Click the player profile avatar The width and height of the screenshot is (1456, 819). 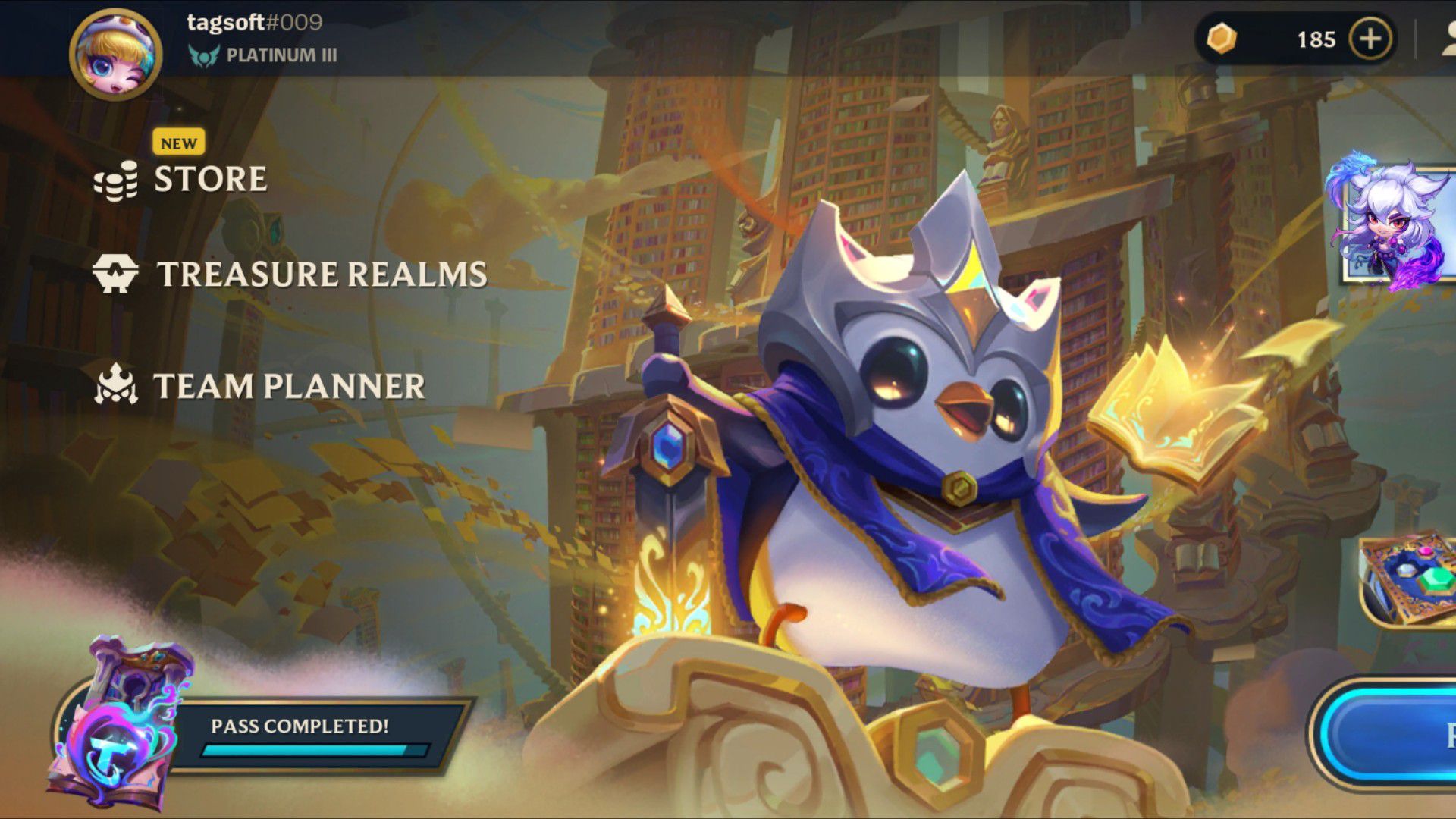(115, 55)
